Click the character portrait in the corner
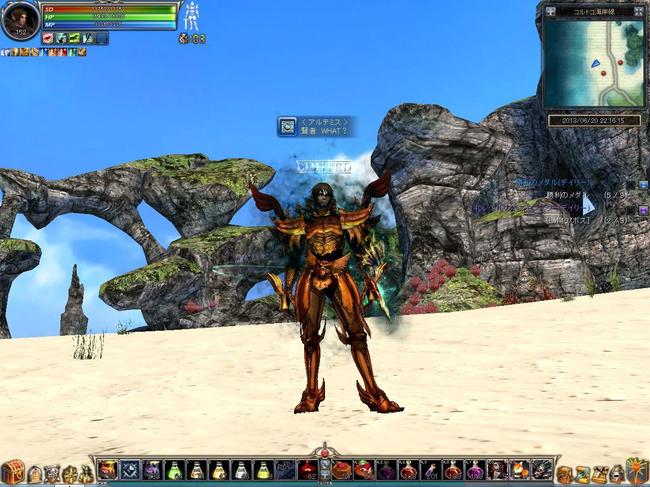Viewport: 650px width, 487px height. point(20,20)
